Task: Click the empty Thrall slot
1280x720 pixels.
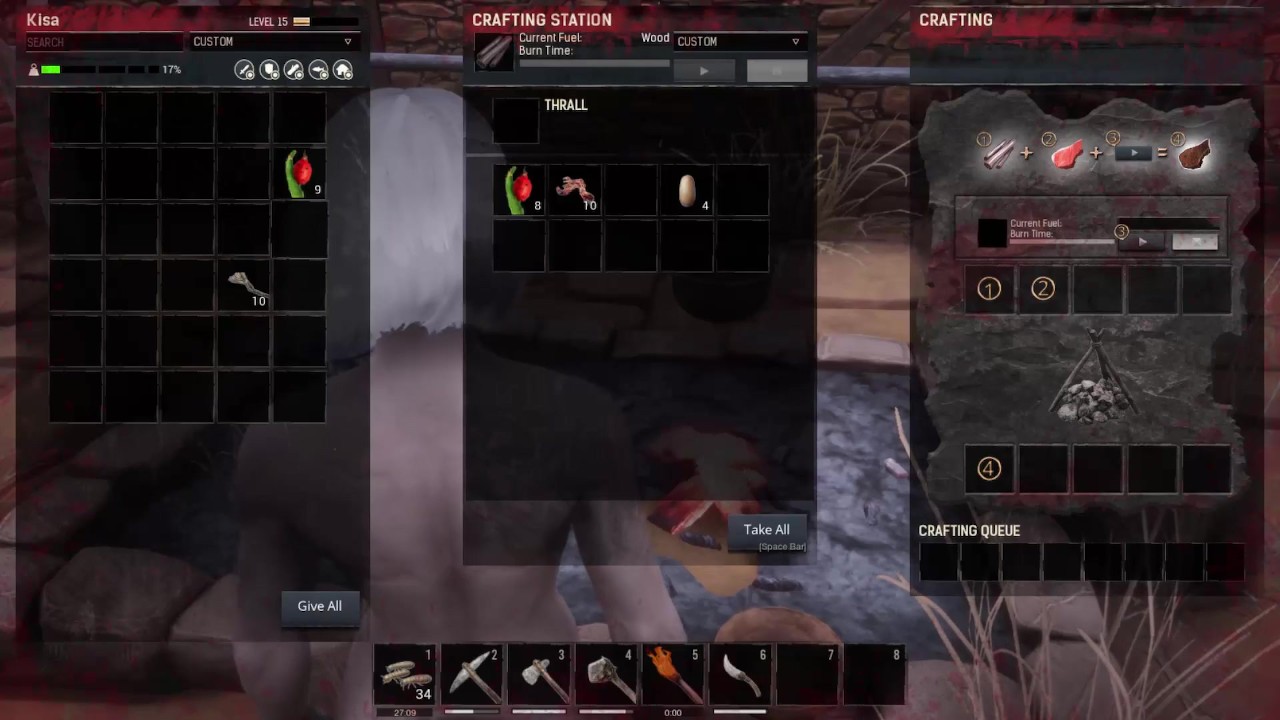Action: click(x=516, y=120)
